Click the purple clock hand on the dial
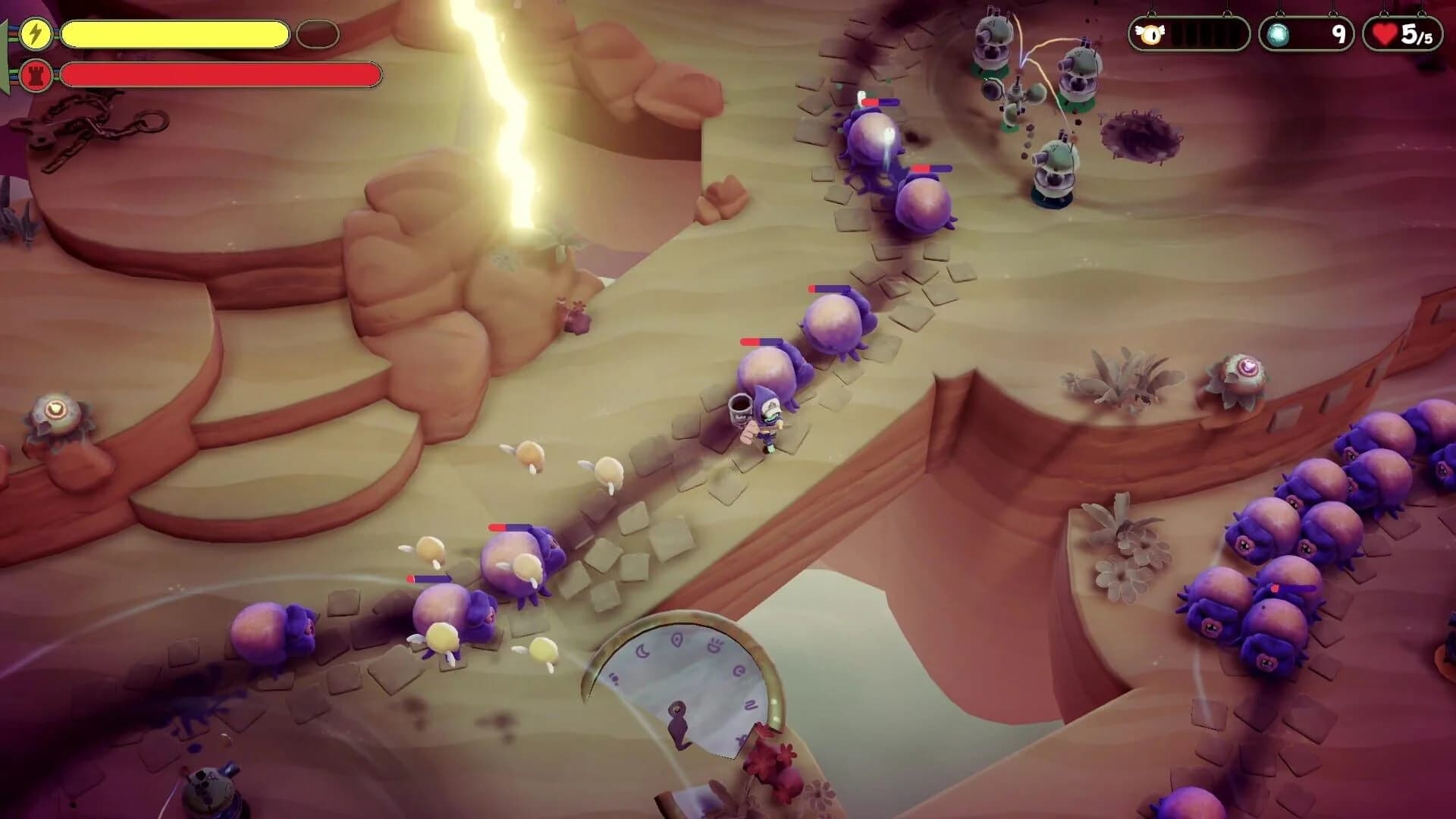This screenshot has height=819, width=1456. (678, 720)
